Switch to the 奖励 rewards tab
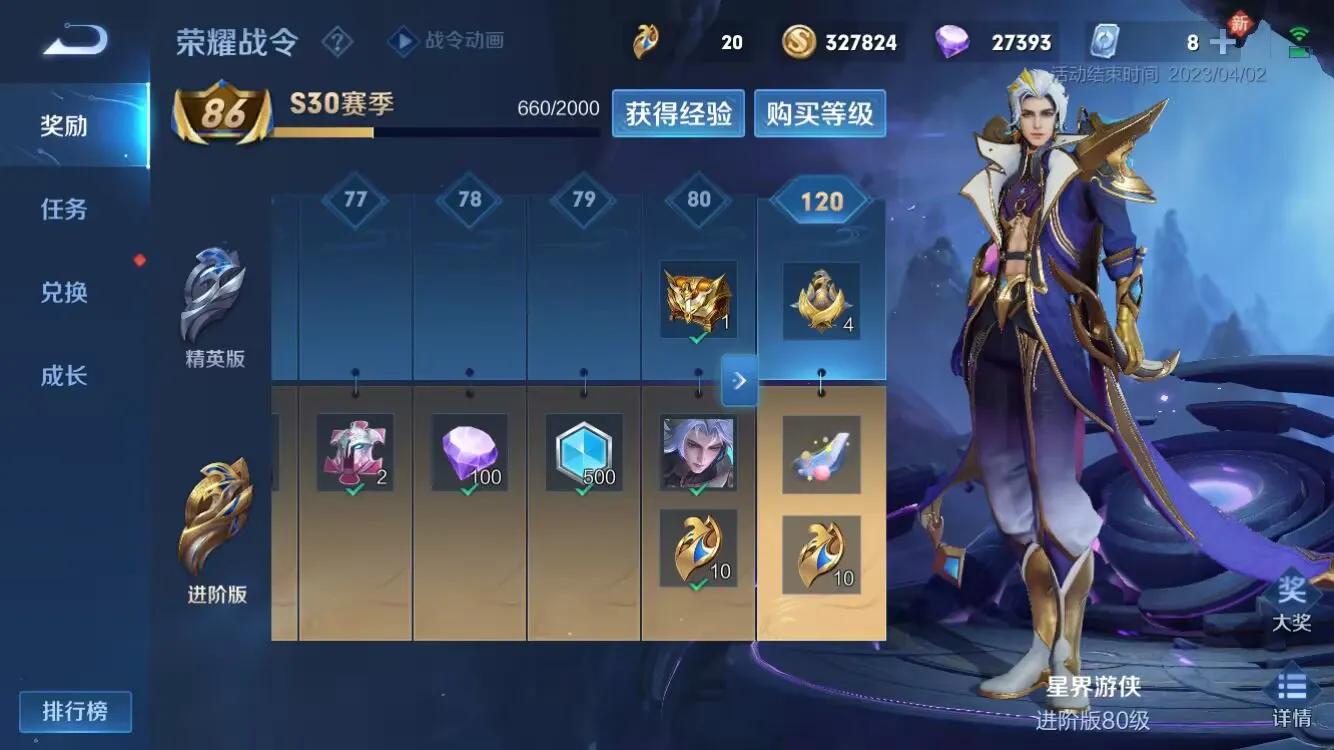 pos(64,126)
